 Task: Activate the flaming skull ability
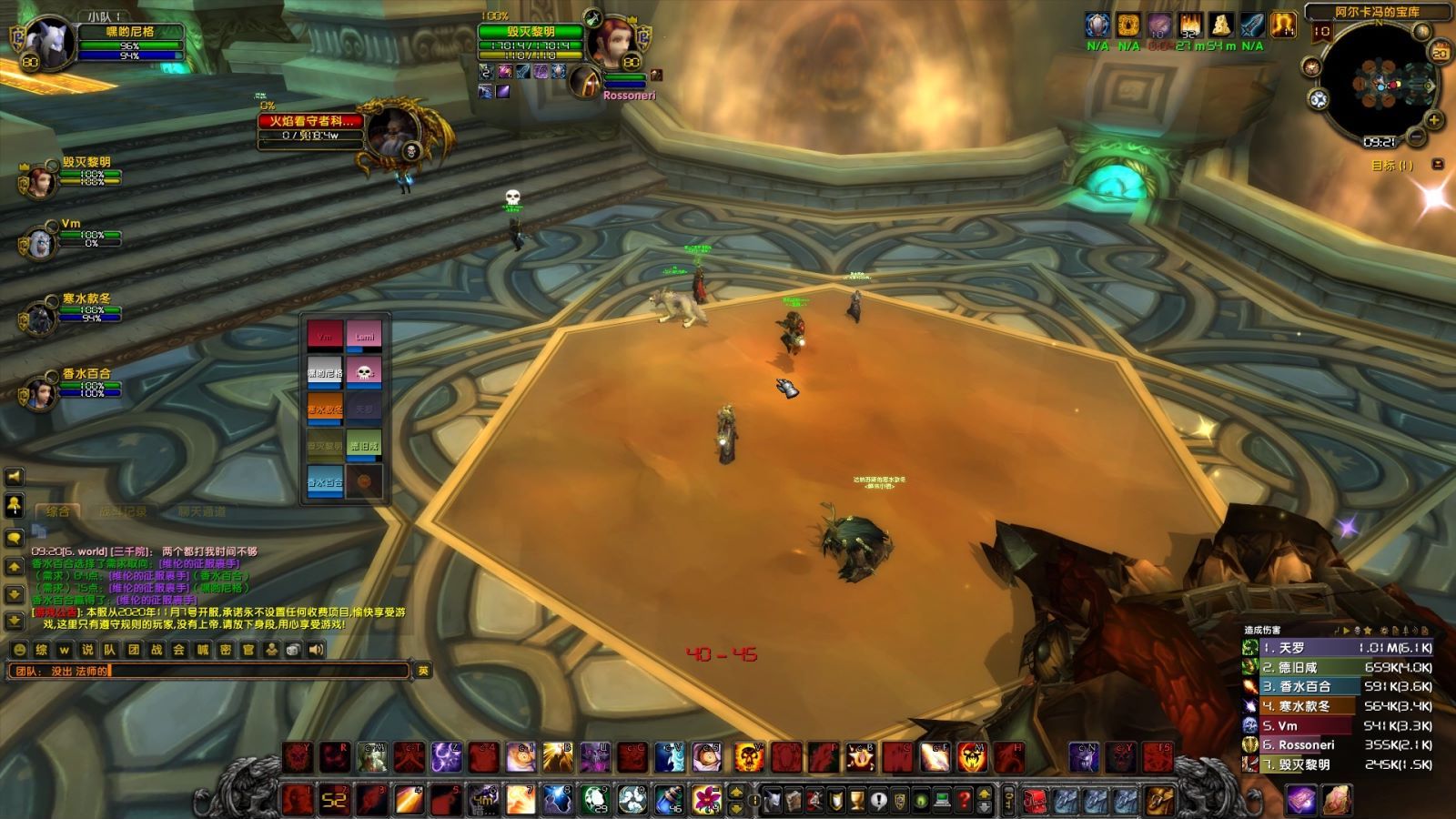748,757
